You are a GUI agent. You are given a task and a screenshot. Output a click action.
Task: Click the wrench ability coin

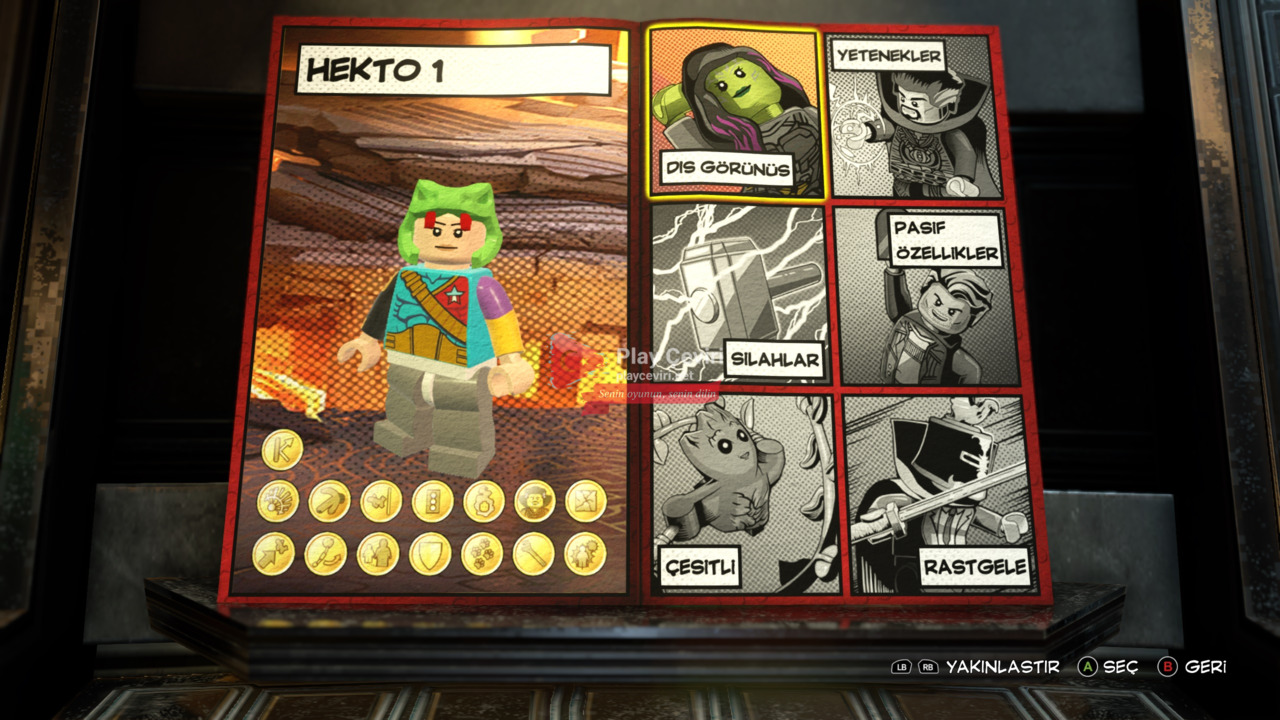[533, 553]
